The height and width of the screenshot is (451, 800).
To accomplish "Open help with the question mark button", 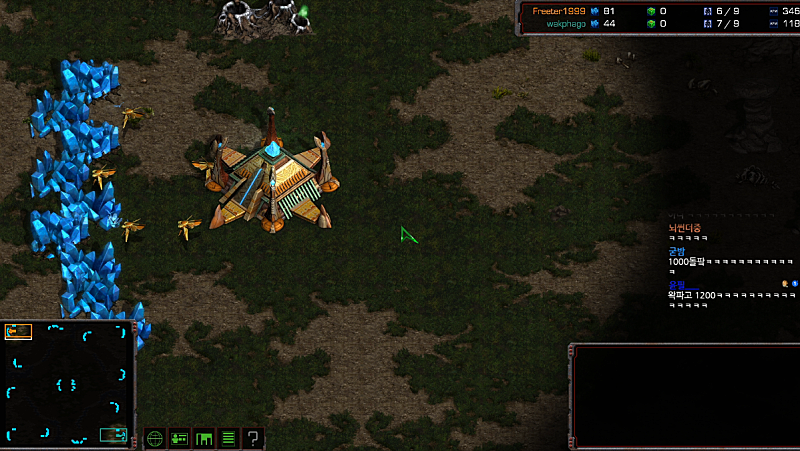I will pyautogui.click(x=253, y=438).
